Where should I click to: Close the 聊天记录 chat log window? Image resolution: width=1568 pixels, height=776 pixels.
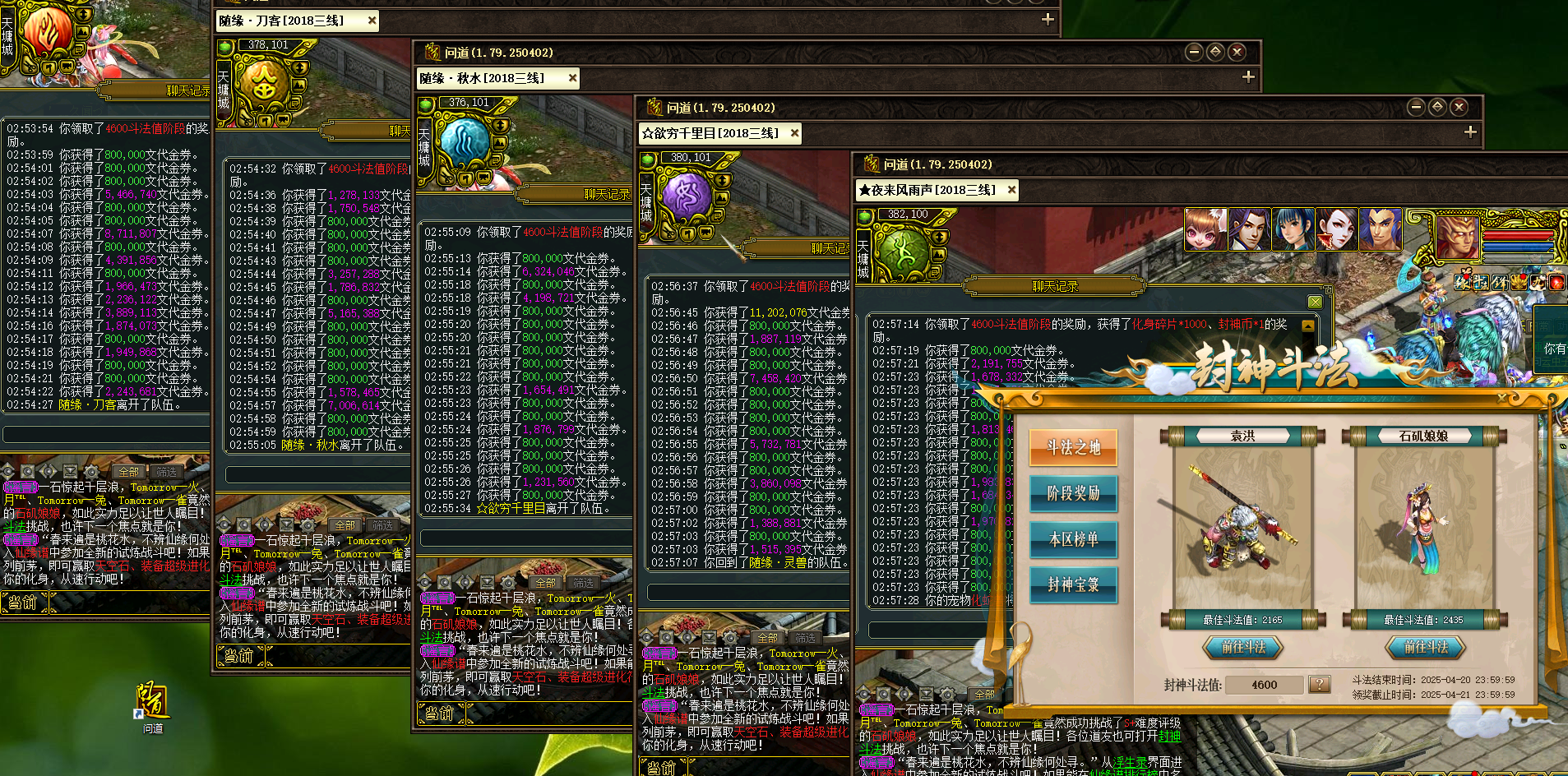1315,302
